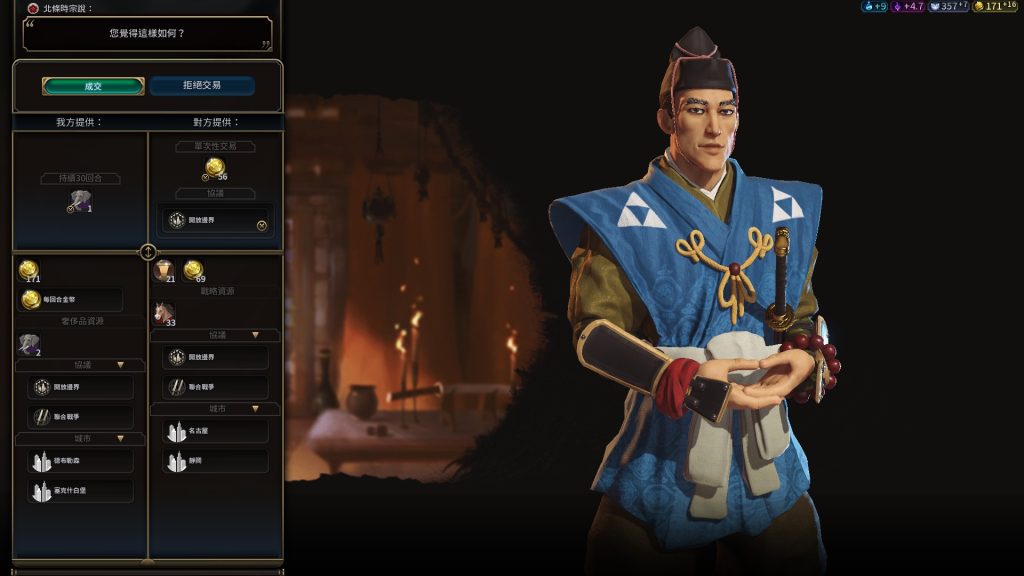Collapse their 協議 agreements section
The width and height of the screenshot is (1024, 576).
(256, 335)
